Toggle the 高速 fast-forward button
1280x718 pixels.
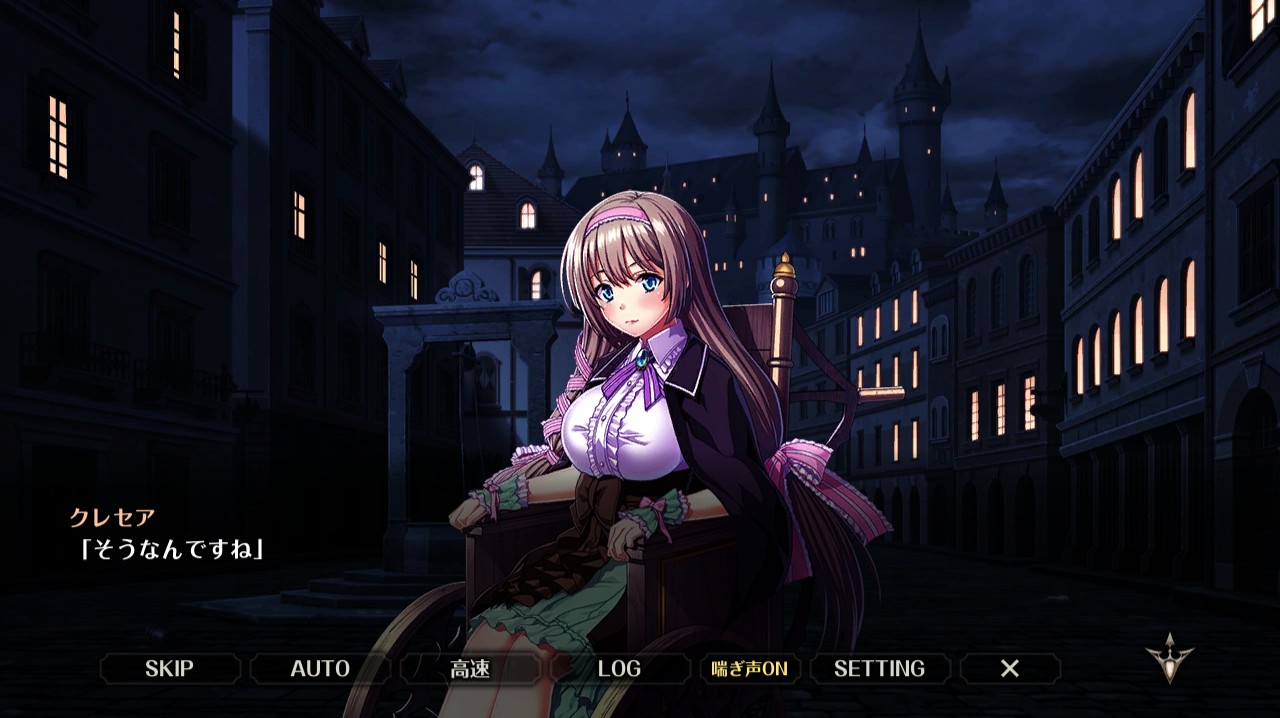(x=470, y=669)
